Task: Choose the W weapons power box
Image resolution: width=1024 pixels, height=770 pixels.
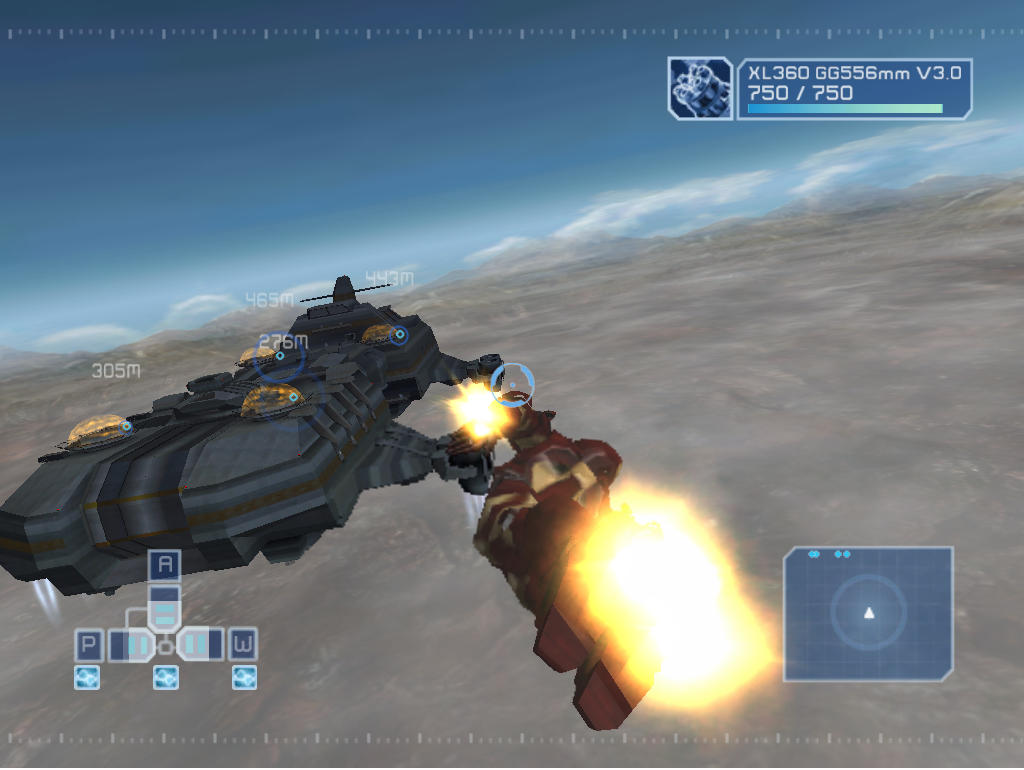Action: point(243,645)
